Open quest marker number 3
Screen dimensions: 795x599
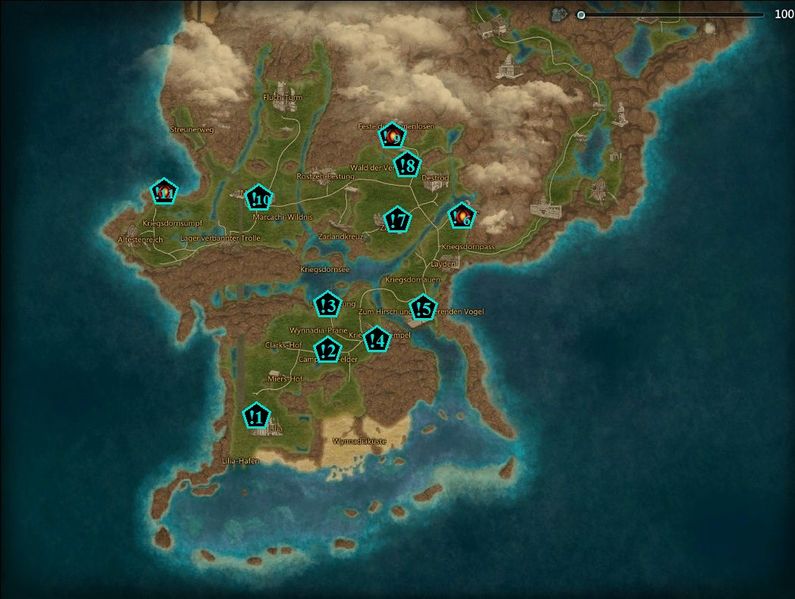point(327,304)
